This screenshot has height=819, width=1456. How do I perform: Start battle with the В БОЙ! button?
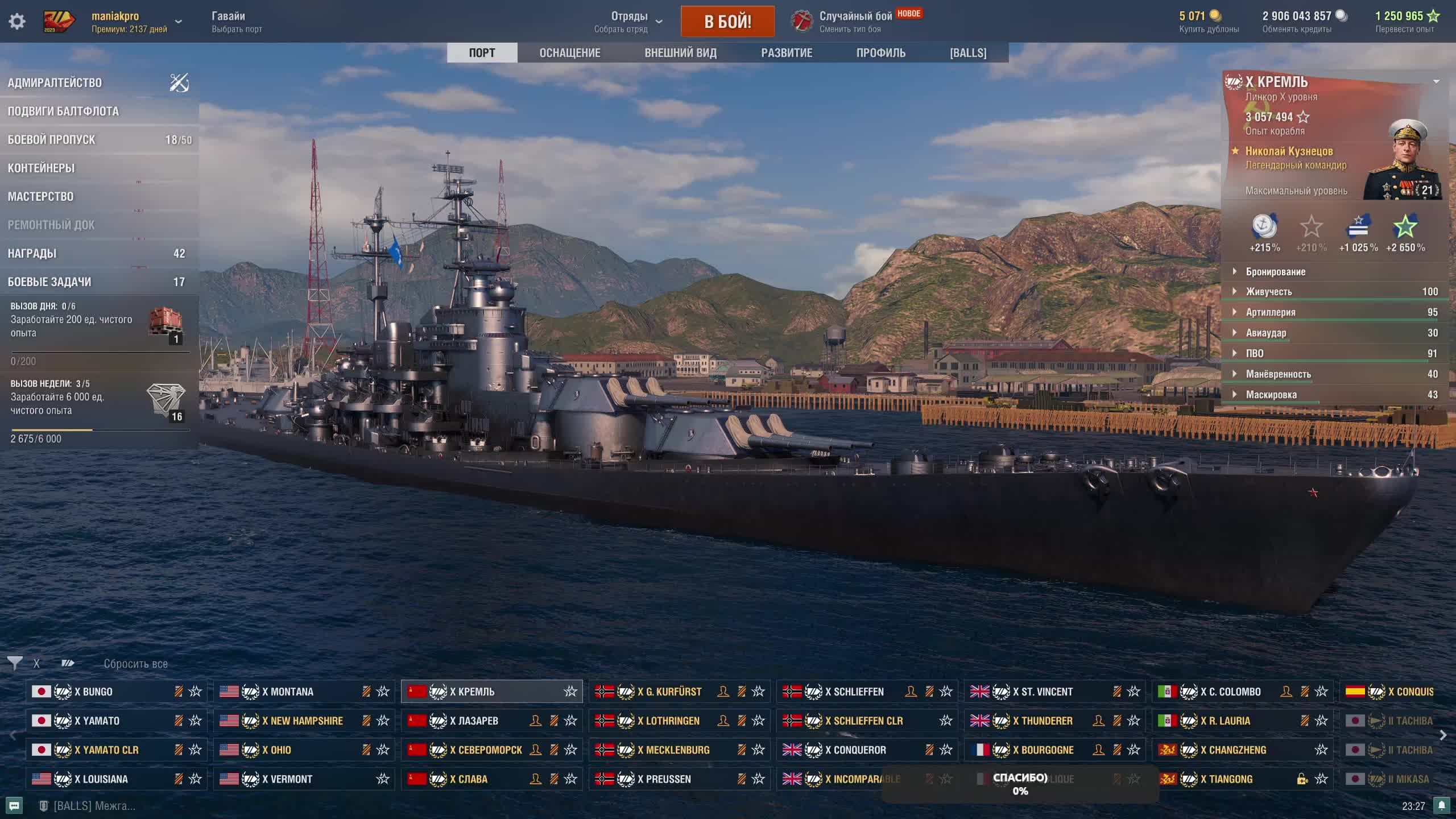(727, 22)
